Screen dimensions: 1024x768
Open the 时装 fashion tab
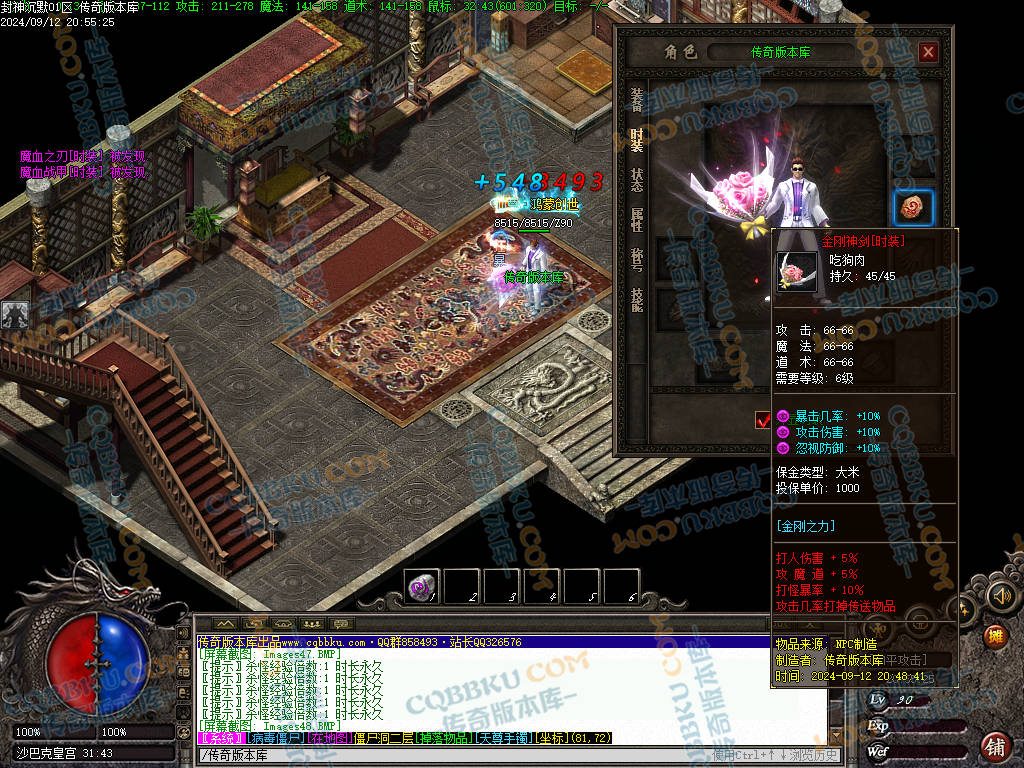click(636, 140)
